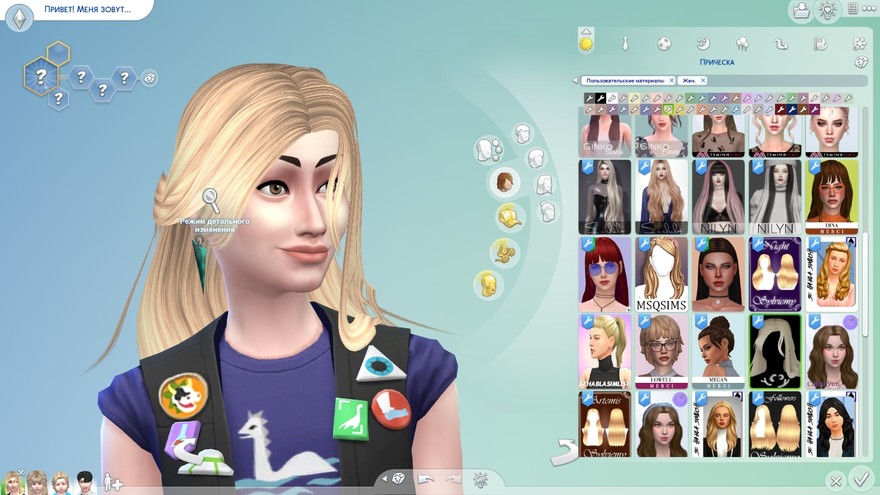
Task: Switch to the athletic outfit ball tab
Action: [663, 43]
